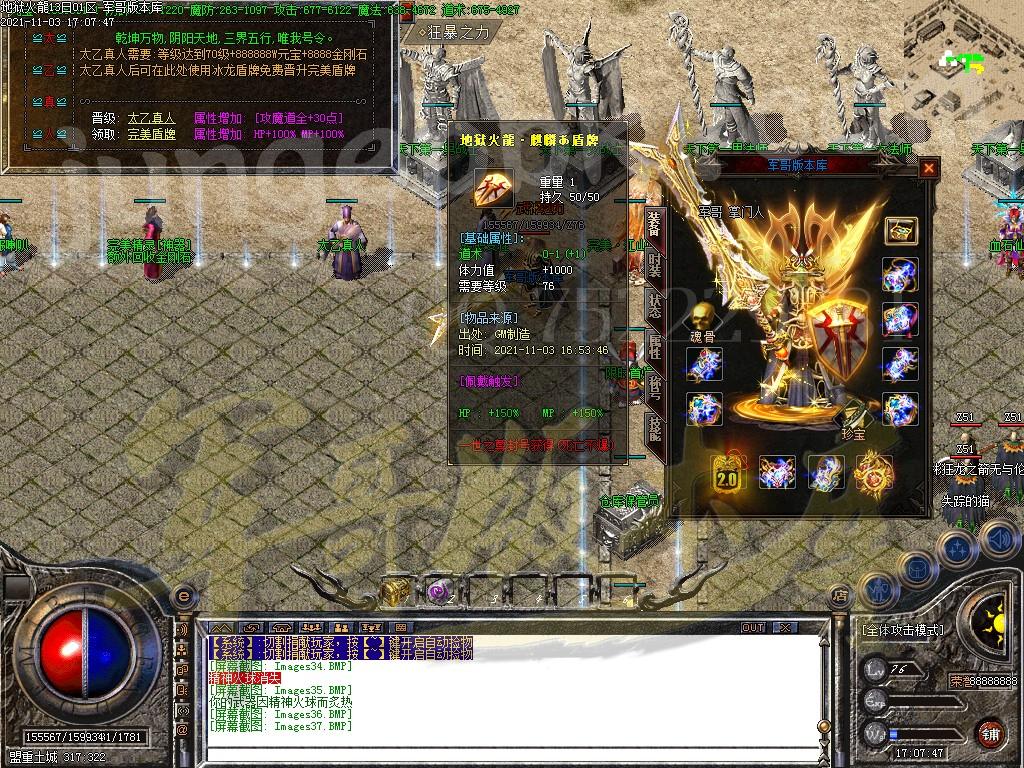Use the golden chest in hotbar slot 1

pyautogui.click(x=395, y=590)
